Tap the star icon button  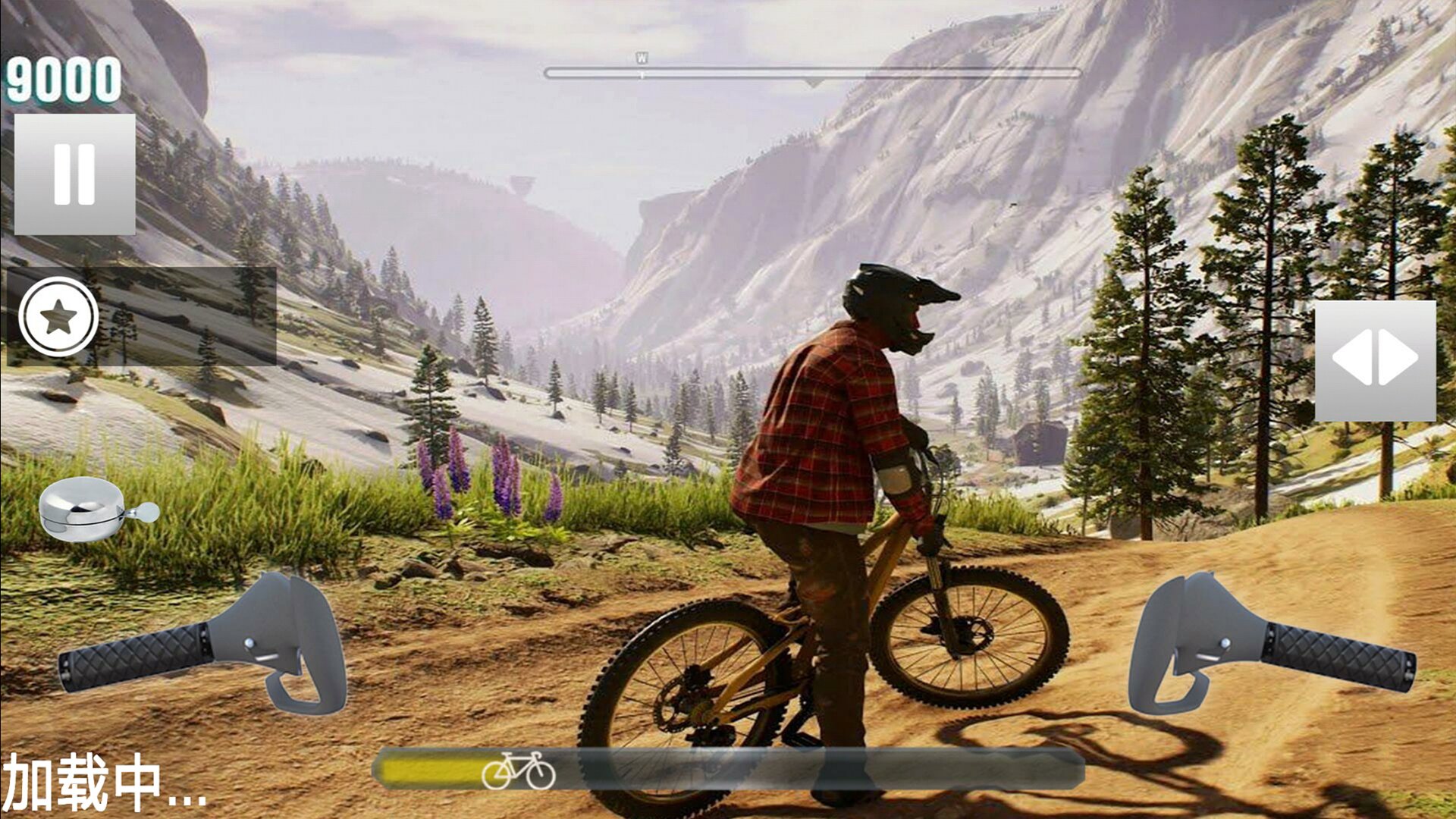pyautogui.click(x=58, y=317)
